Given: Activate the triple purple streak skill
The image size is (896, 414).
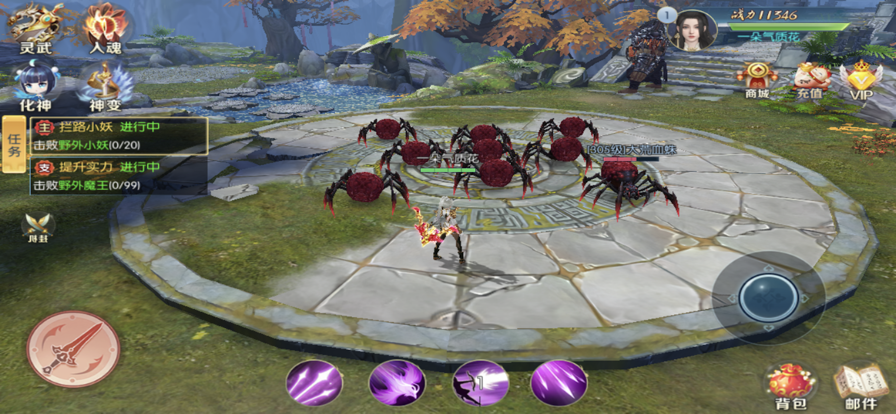Looking at the screenshot, I should 312,382.
